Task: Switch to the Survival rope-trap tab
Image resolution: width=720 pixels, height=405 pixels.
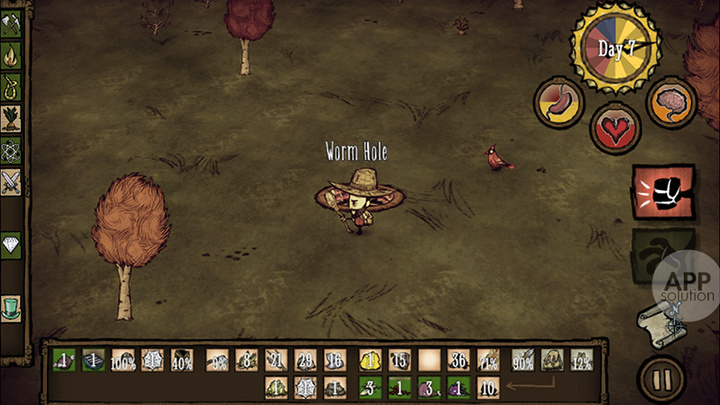Action: click(11, 89)
